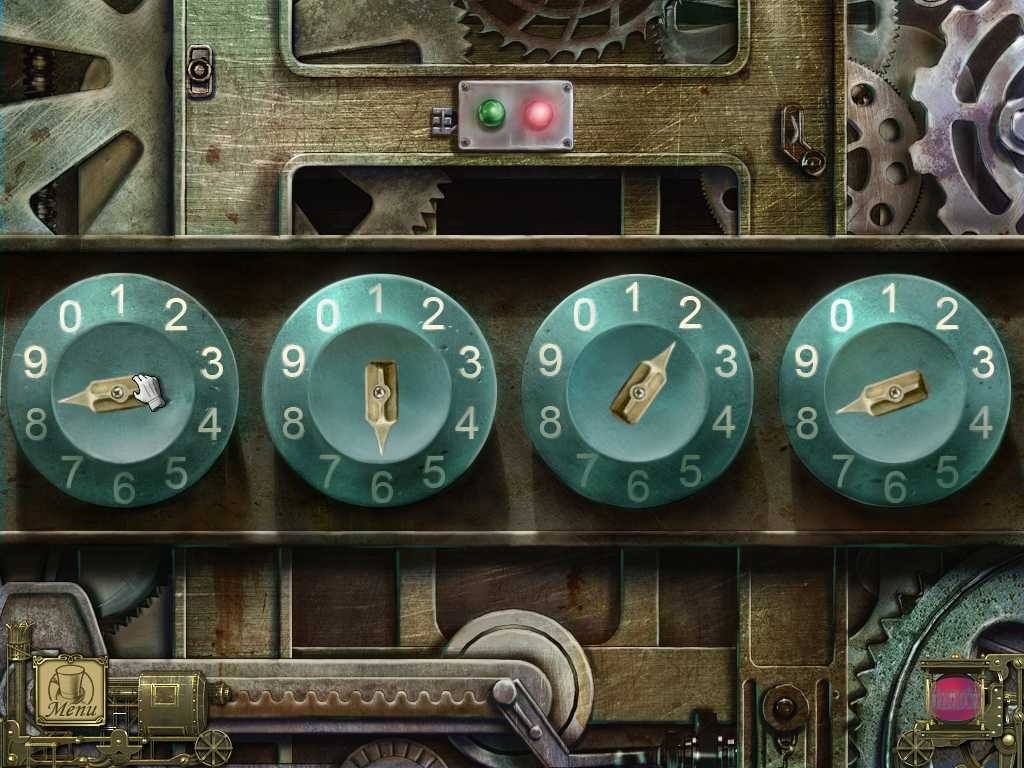Rotate the dial whose pointer aims at 2

(637, 390)
